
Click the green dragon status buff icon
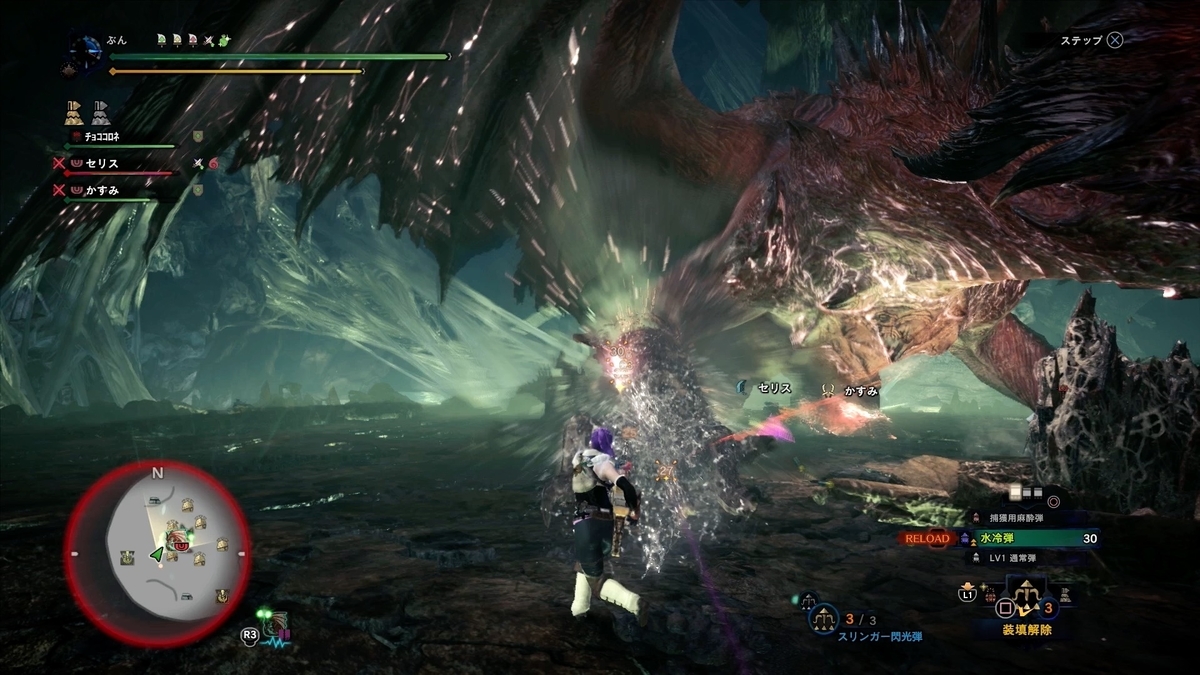point(227,40)
